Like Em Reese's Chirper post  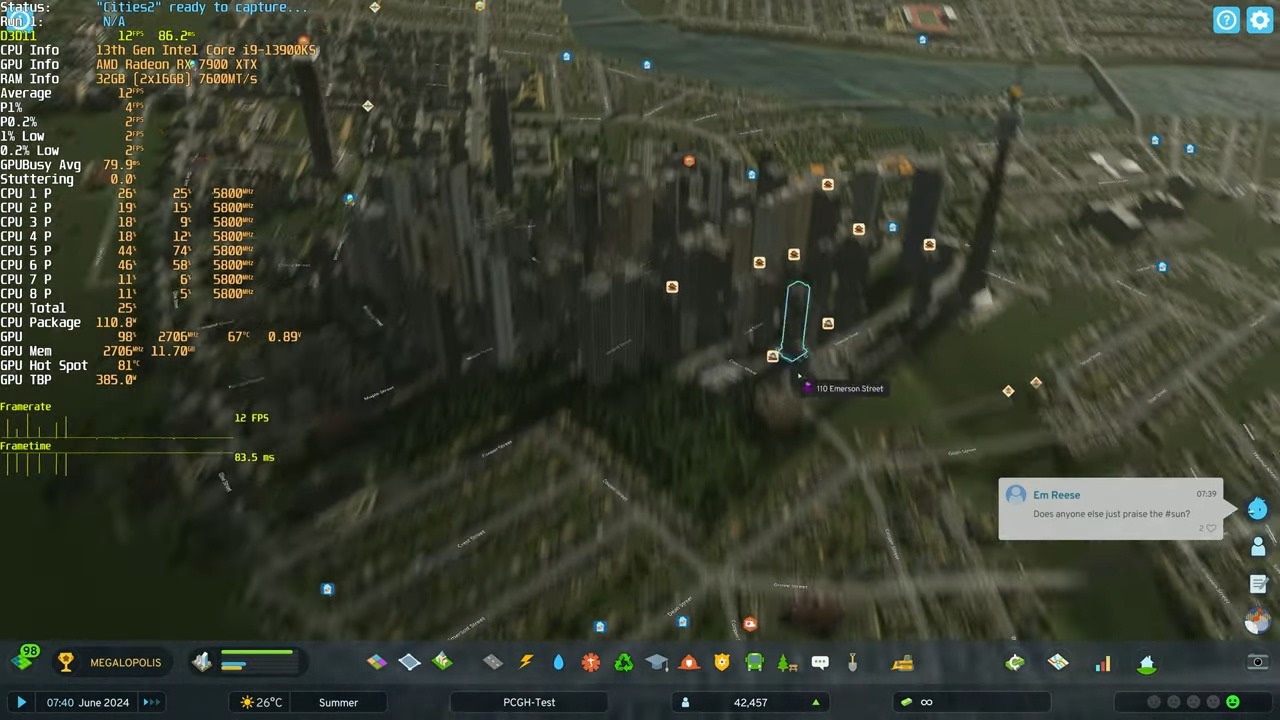pos(1210,528)
